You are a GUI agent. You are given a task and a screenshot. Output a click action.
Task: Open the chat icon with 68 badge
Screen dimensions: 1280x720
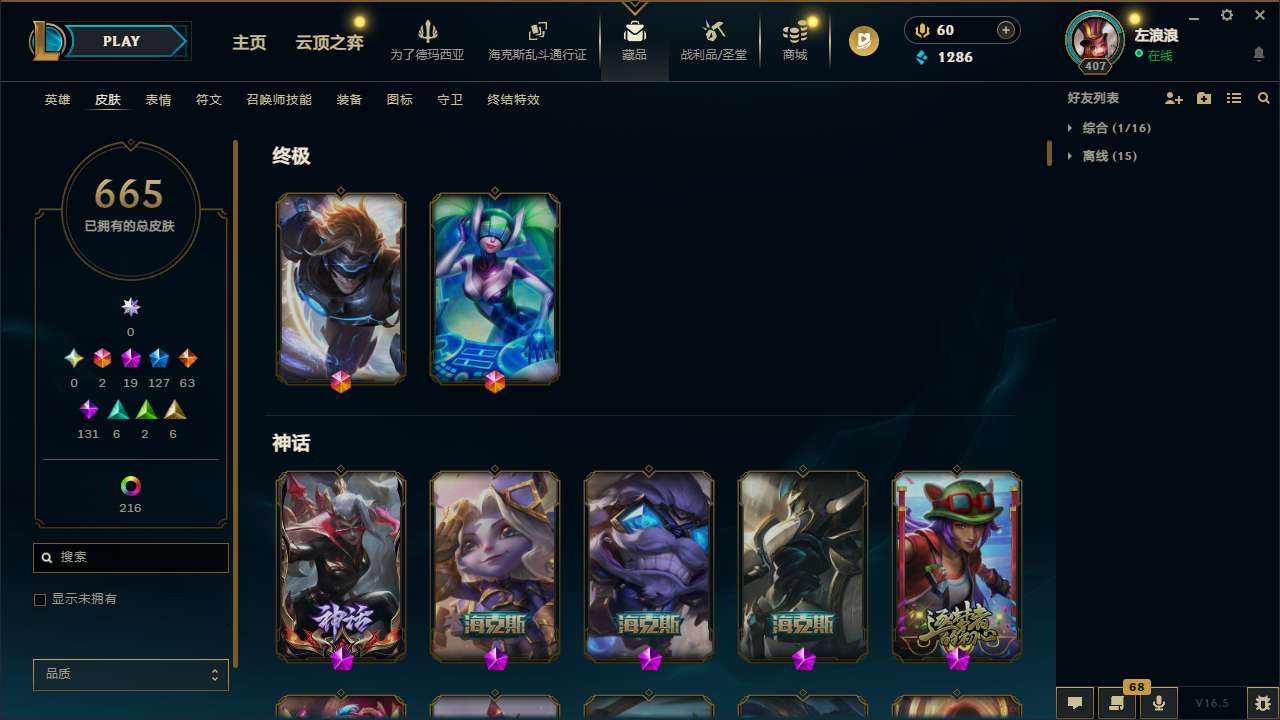[1116, 702]
